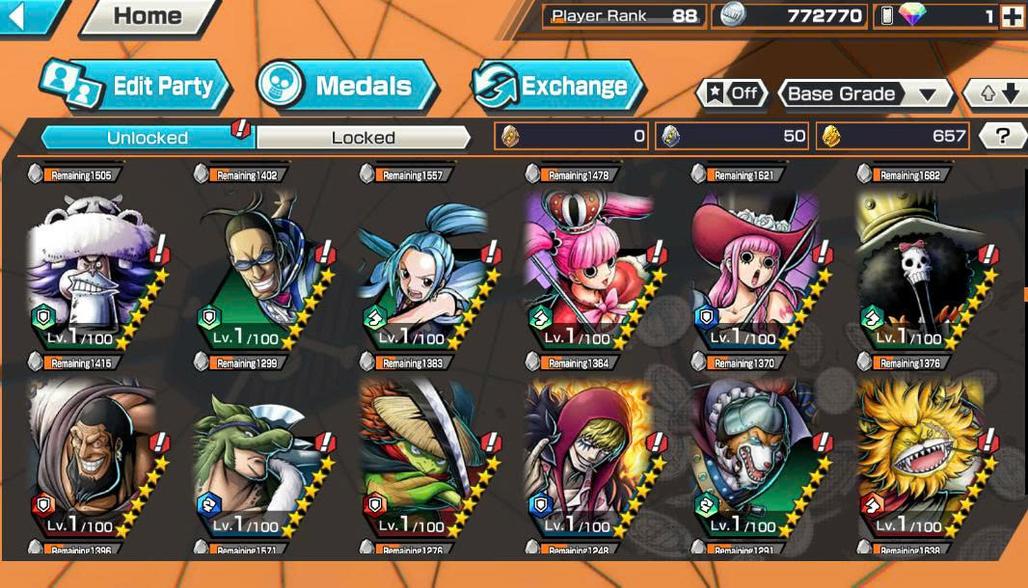Open the Exchange screen
Viewport: 1028px width, 588px height.
tap(556, 86)
